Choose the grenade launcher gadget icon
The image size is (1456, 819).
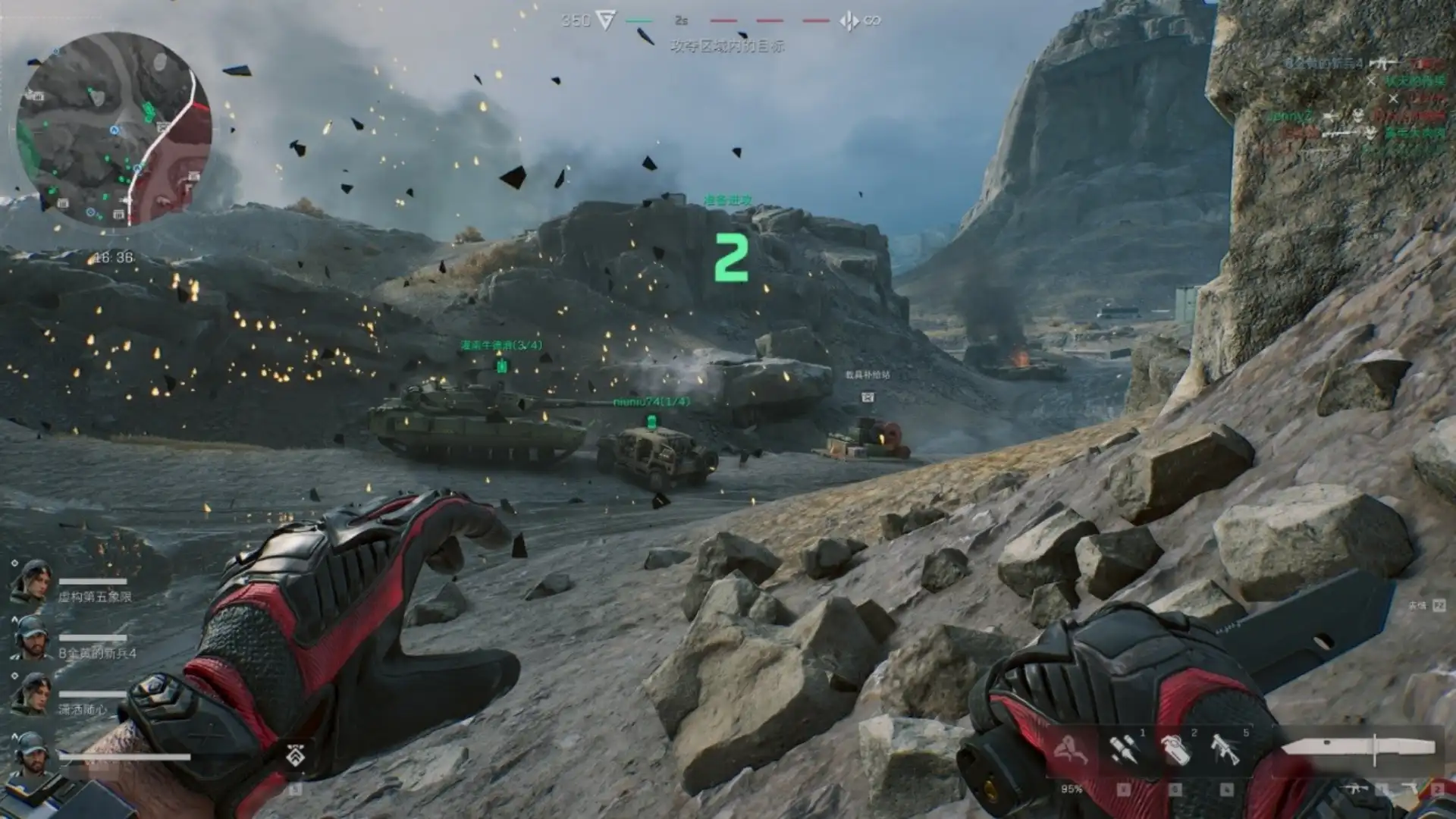1225,749
